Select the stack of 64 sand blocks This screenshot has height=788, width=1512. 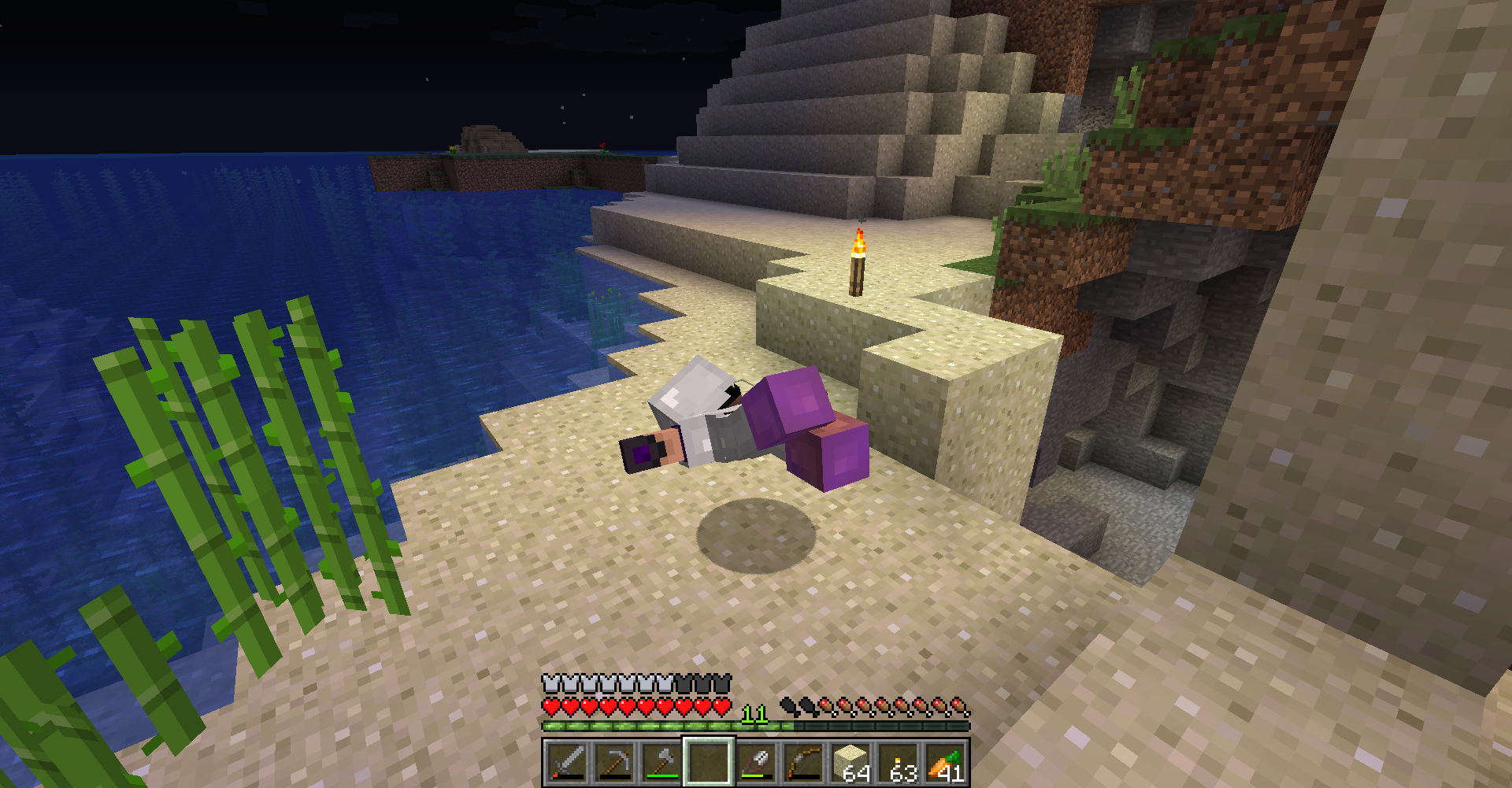coord(851,762)
